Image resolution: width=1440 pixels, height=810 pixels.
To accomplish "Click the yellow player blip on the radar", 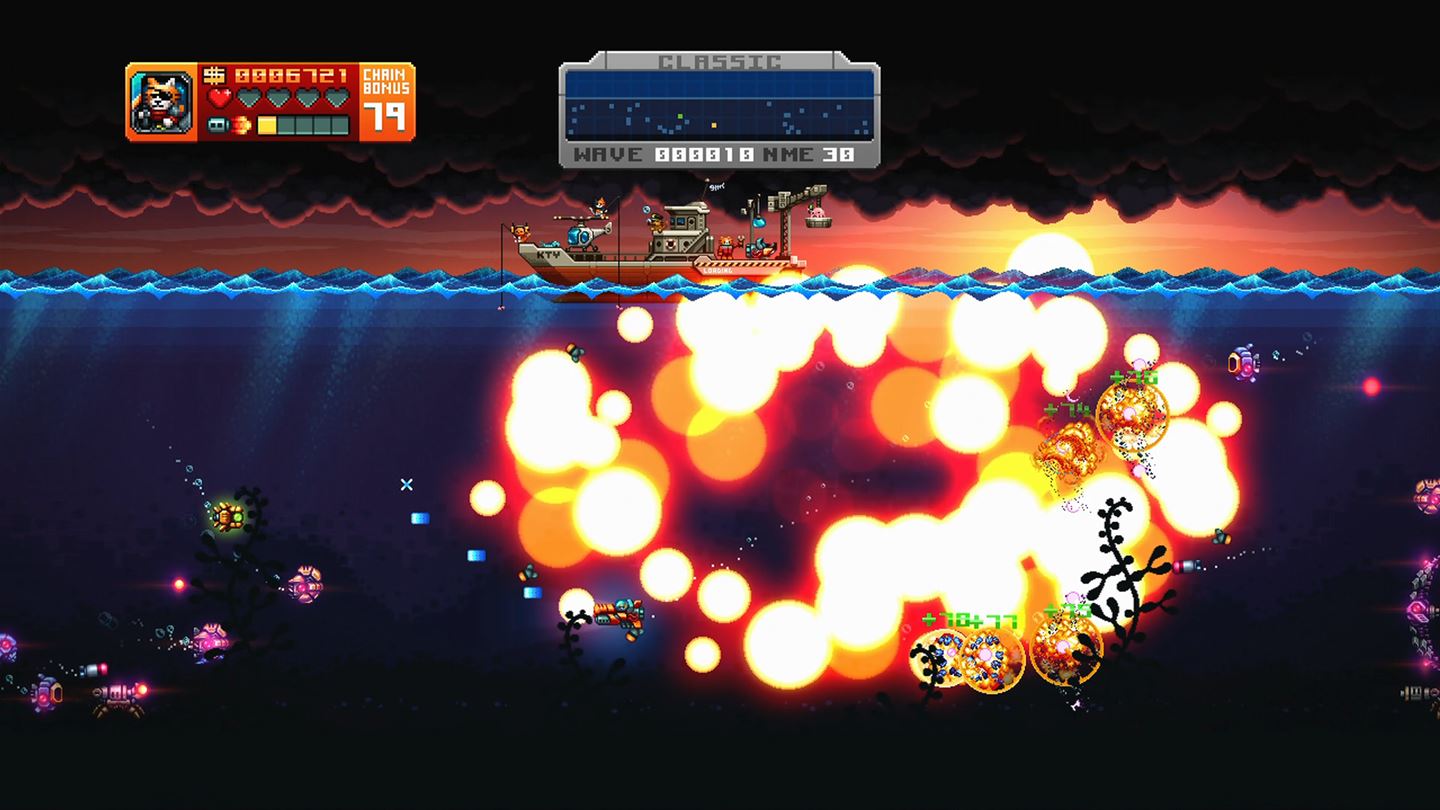I will (x=714, y=126).
